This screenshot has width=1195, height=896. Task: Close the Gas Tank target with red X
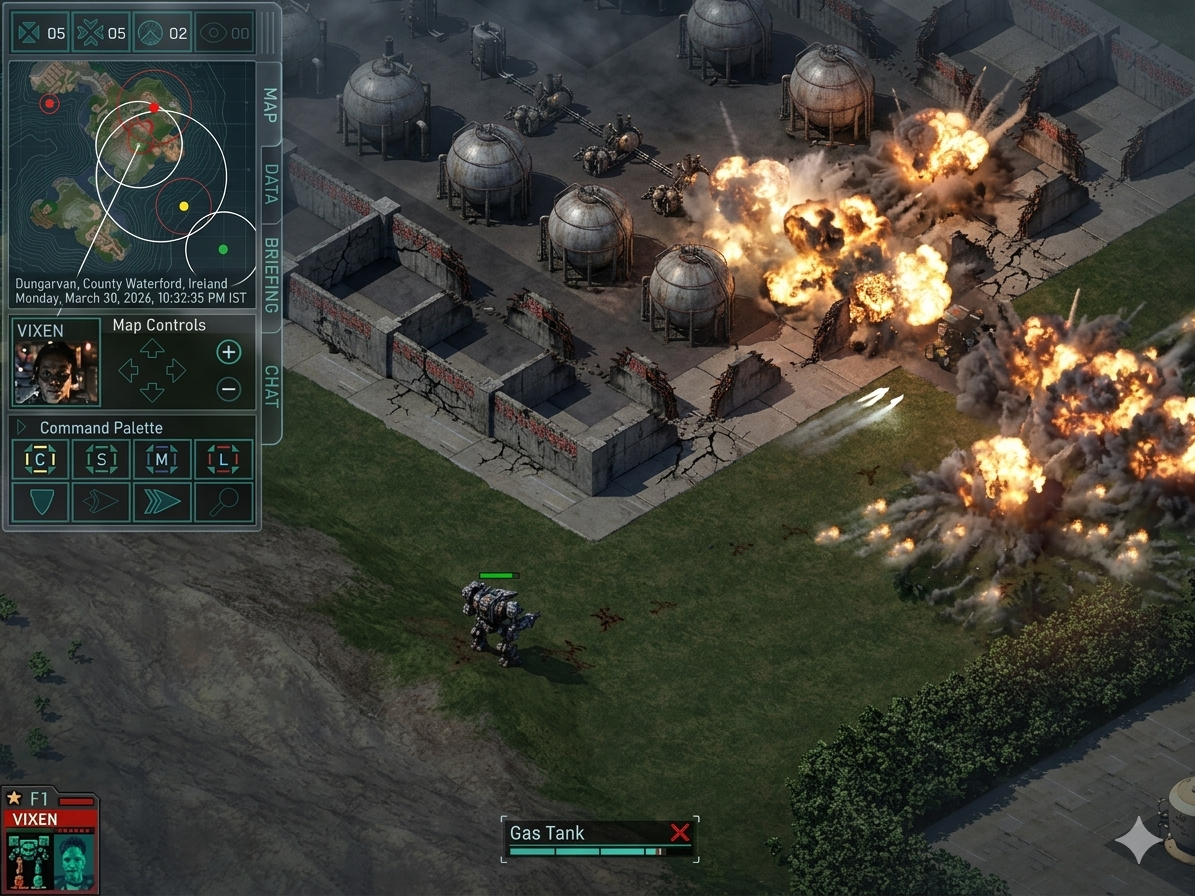coord(680,833)
